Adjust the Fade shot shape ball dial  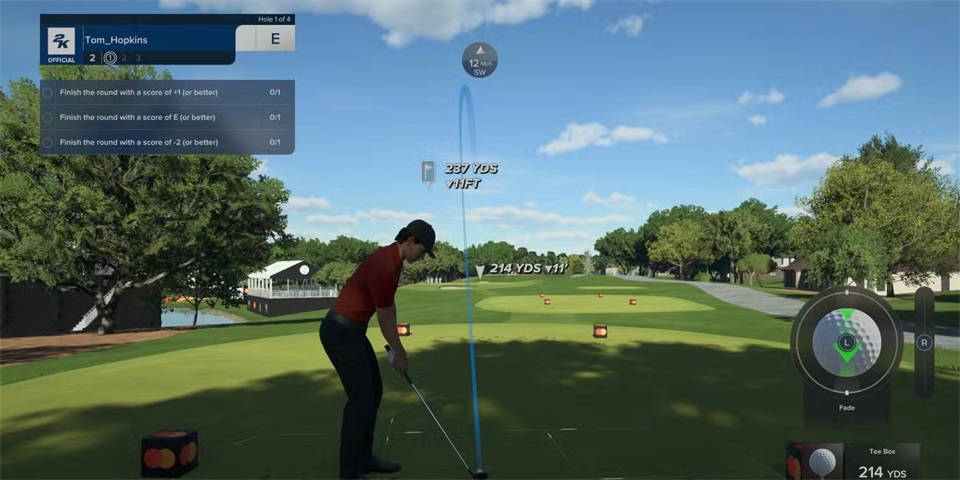pos(846,343)
